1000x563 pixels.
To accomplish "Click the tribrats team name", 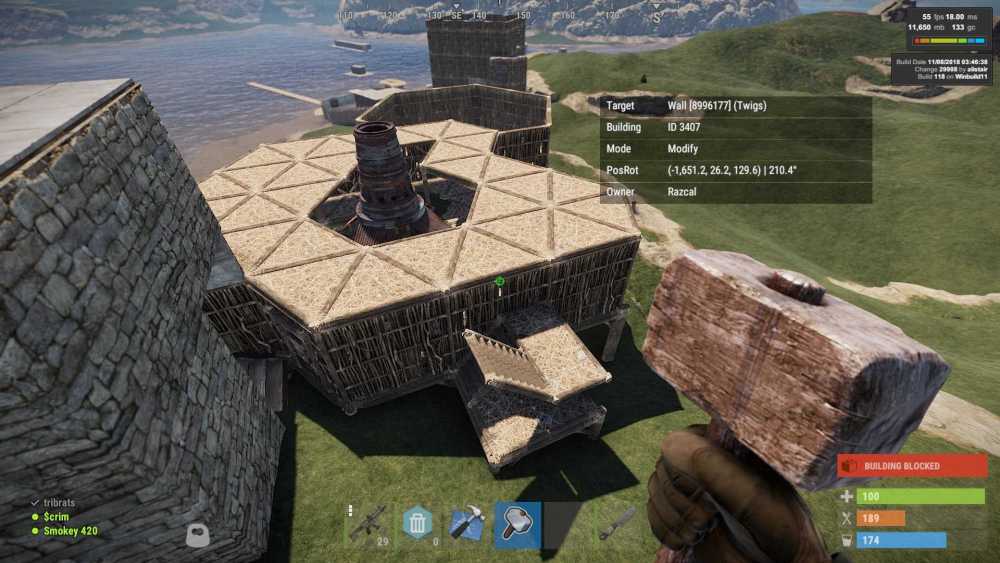I will pos(59,503).
